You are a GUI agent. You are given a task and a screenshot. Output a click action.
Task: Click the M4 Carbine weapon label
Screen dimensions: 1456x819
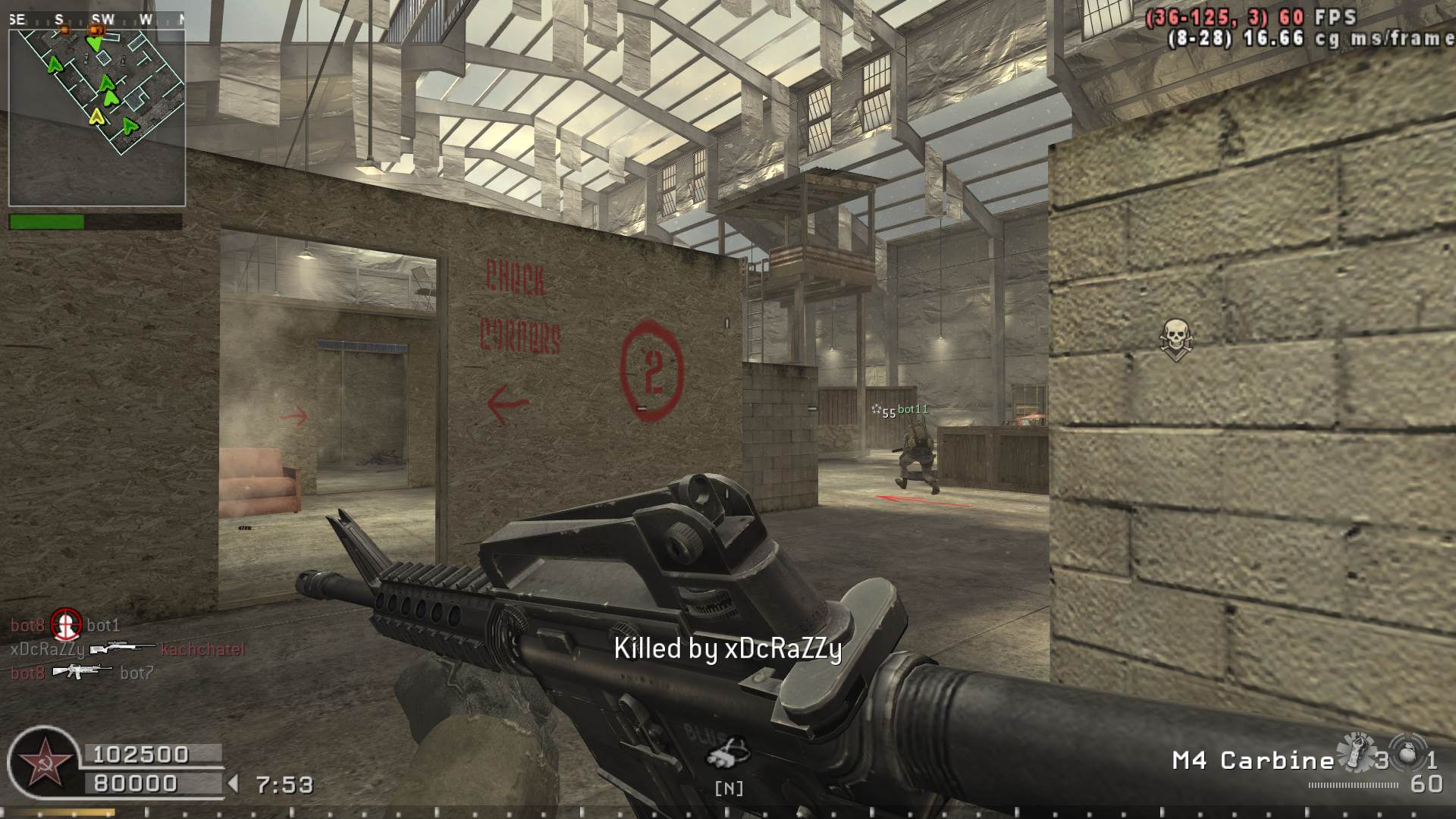(x=1253, y=761)
